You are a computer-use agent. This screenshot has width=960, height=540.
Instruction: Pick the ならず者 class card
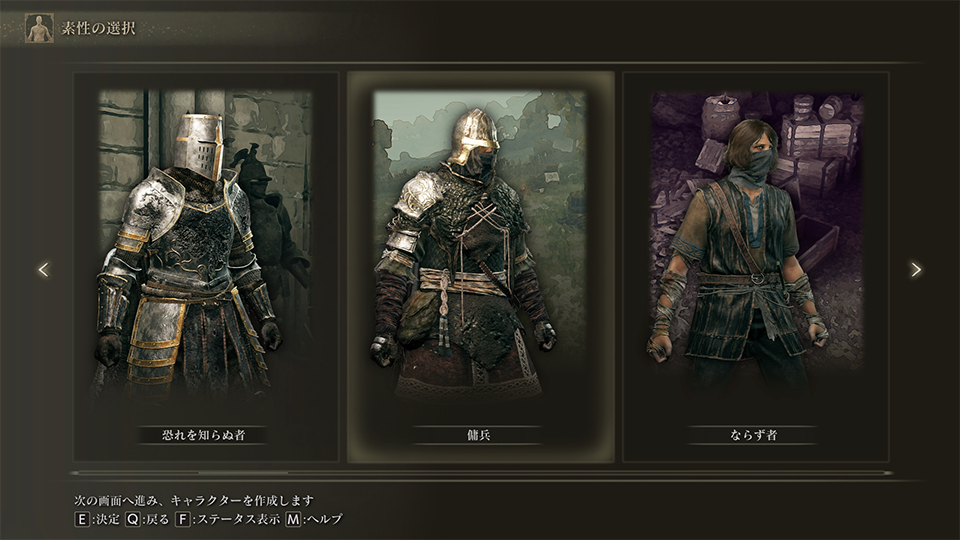pos(756,267)
